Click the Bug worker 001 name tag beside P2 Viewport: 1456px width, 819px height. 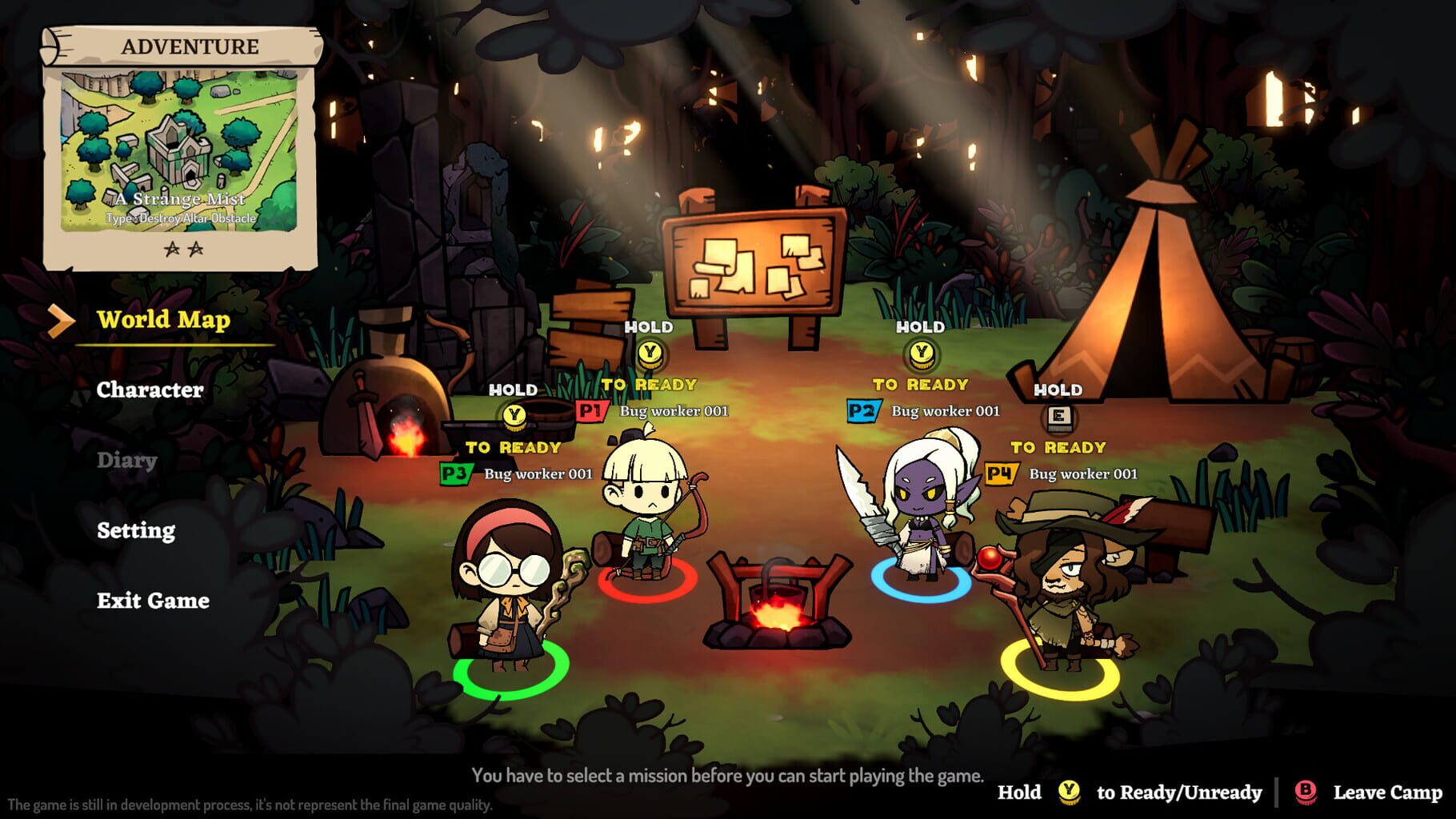[x=946, y=412]
